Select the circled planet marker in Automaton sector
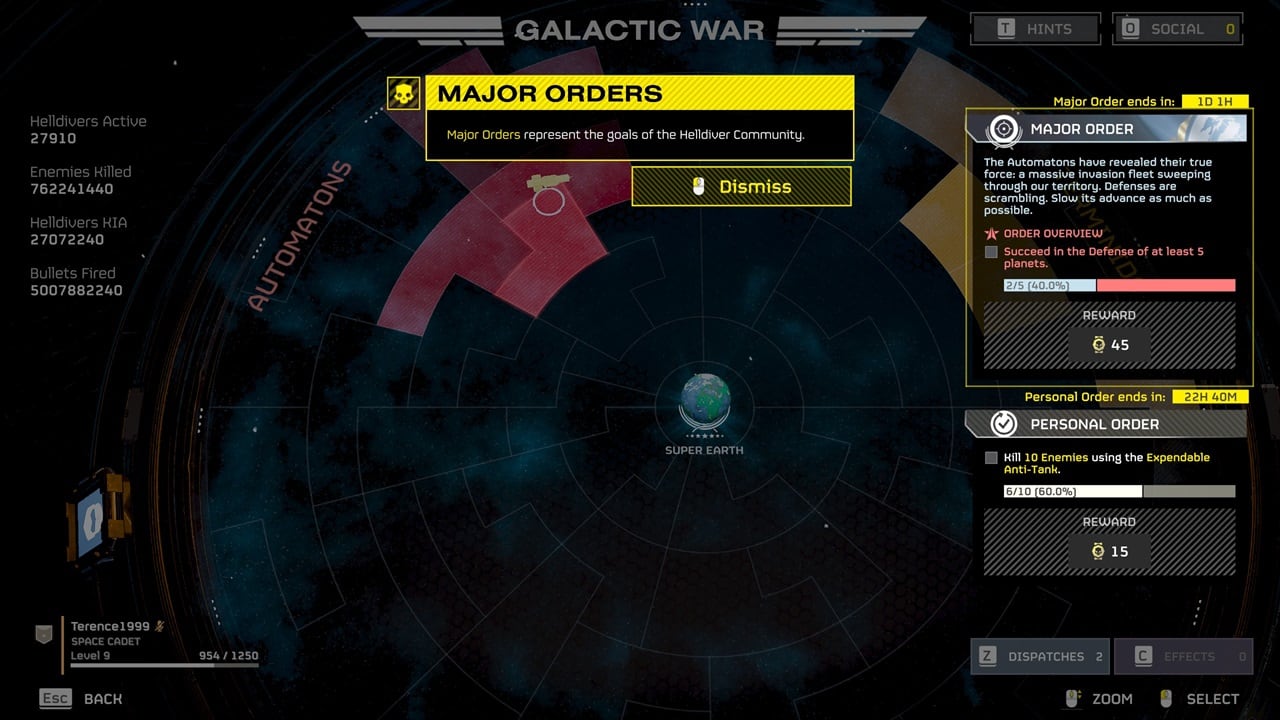 tap(548, 201)
